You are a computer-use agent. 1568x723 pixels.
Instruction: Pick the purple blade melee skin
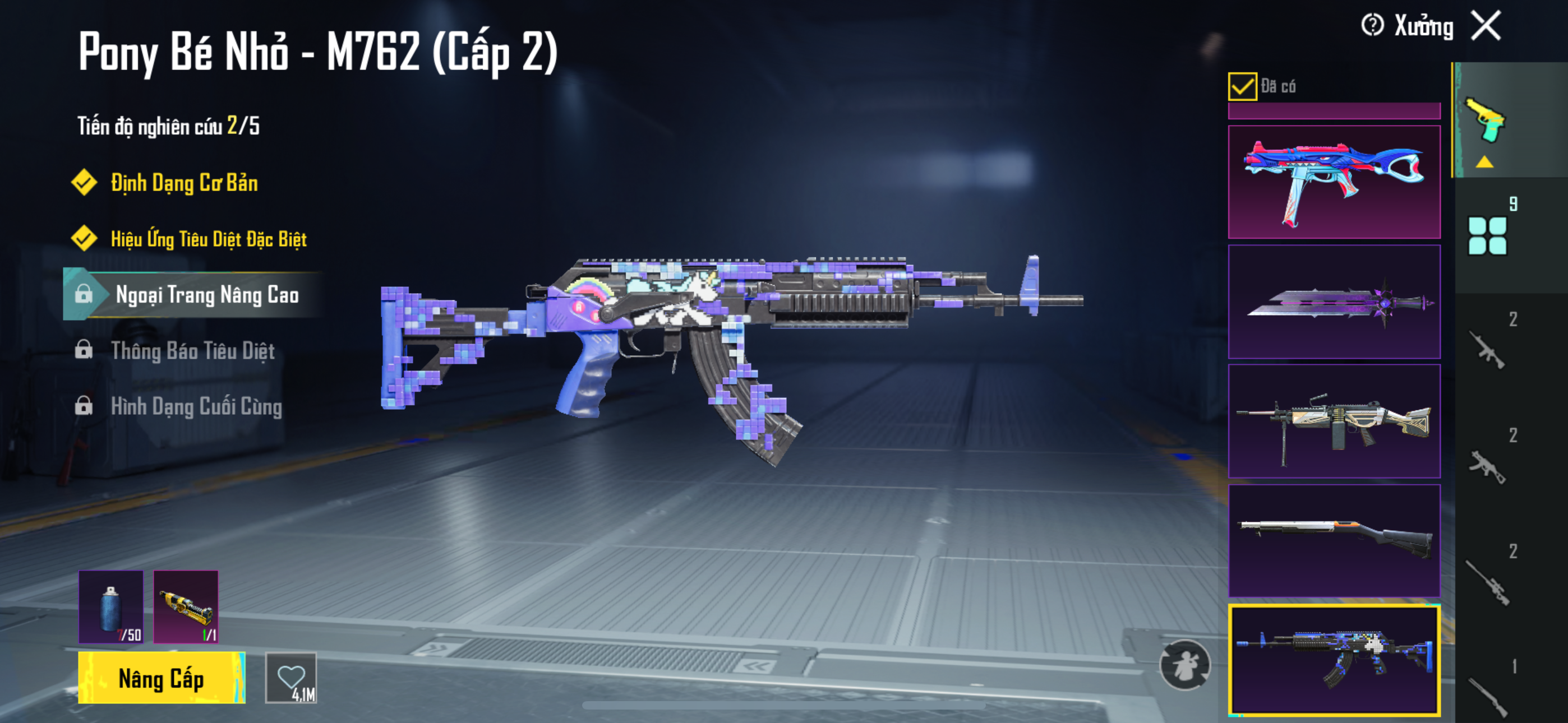pos(1334,302)
